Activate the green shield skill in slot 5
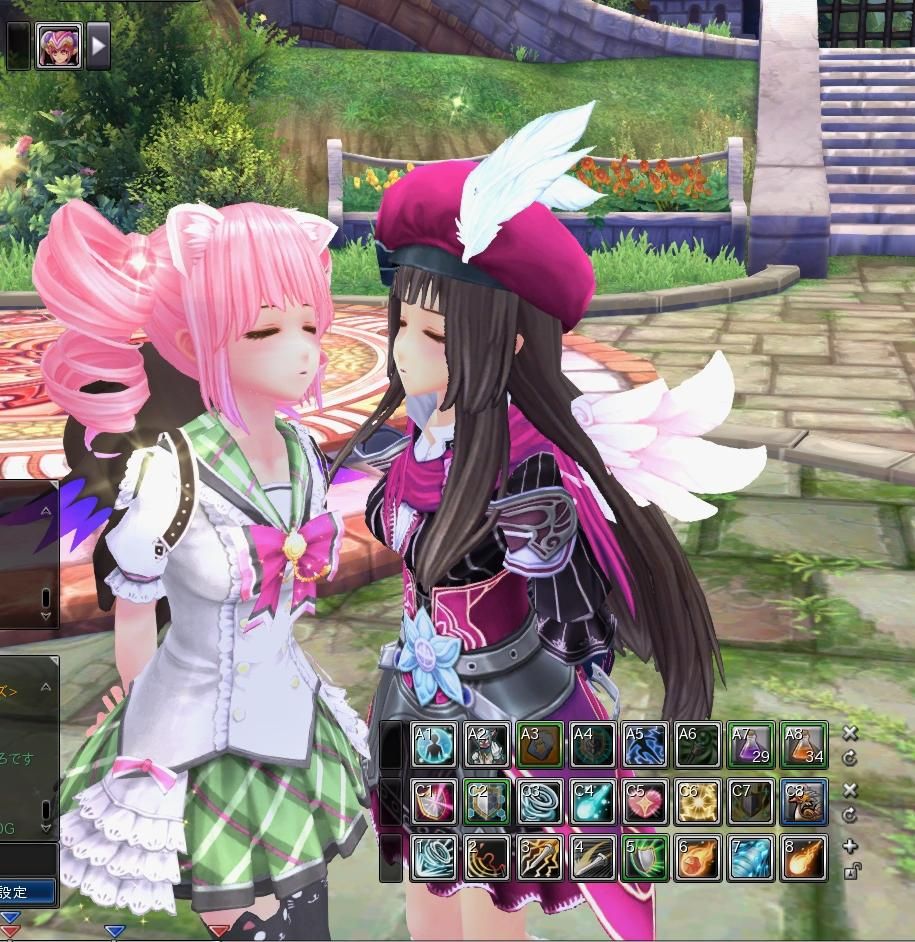Image resolution: width=915 pixels, height=942 pixels. tap(645, 858)
